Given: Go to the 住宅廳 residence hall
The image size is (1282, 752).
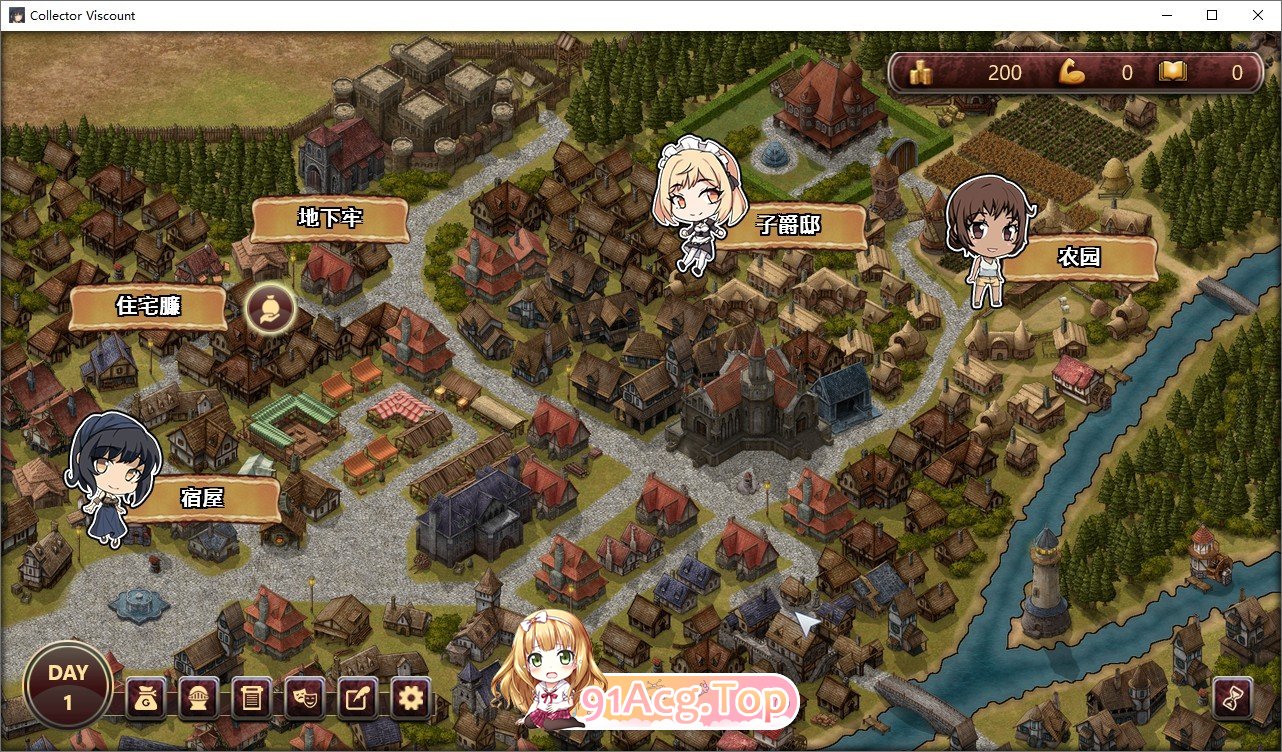Looking at the screenshot, I should coord(148,306).
